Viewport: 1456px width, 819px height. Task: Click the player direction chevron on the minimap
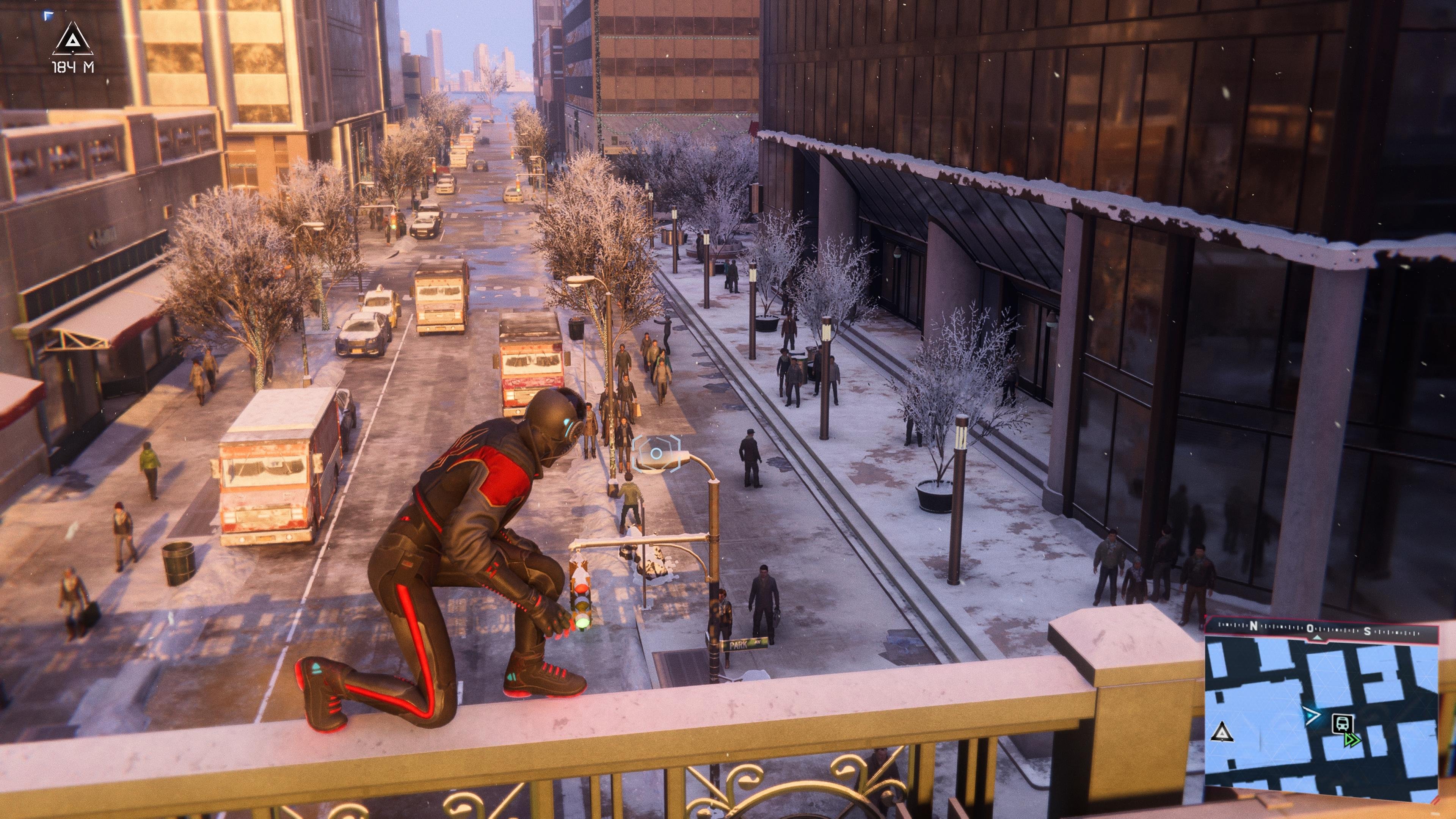coord(1312,715)
